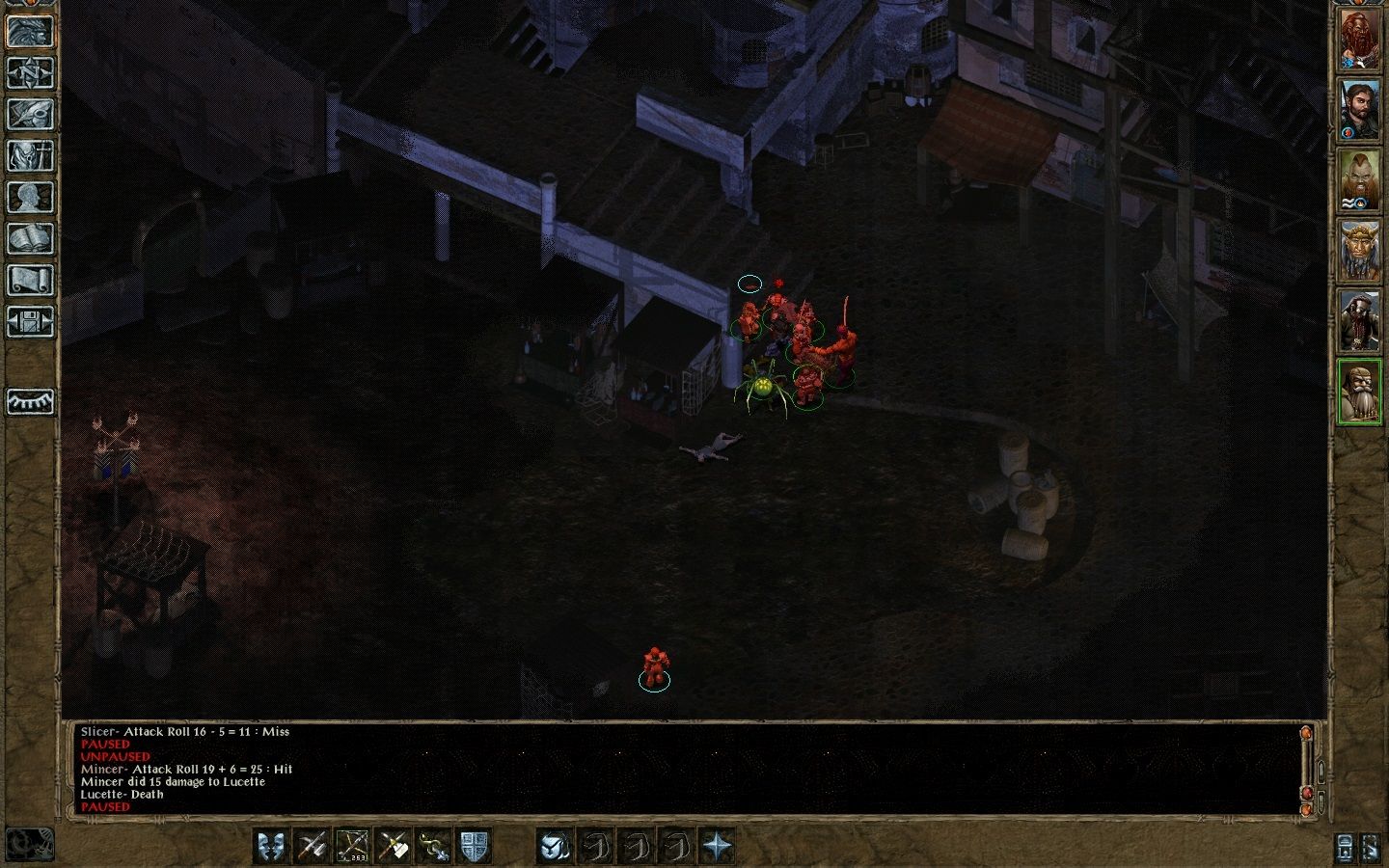
Task: Select the green-highlighted white-bearded dwarf portrait
Action: pos(1359,392)
